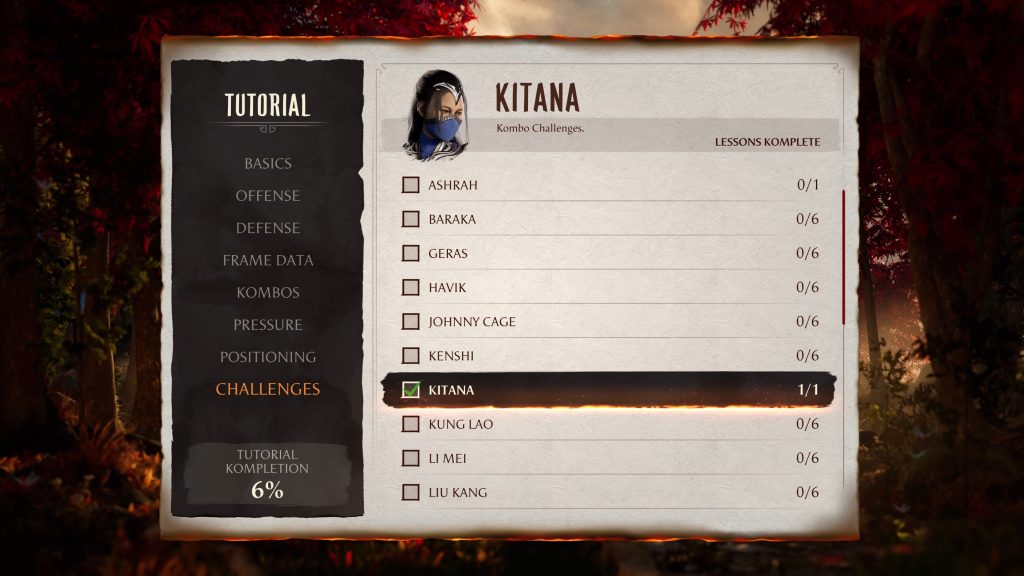Choose the Kombos tutorial category

click(x=267, y=292)
